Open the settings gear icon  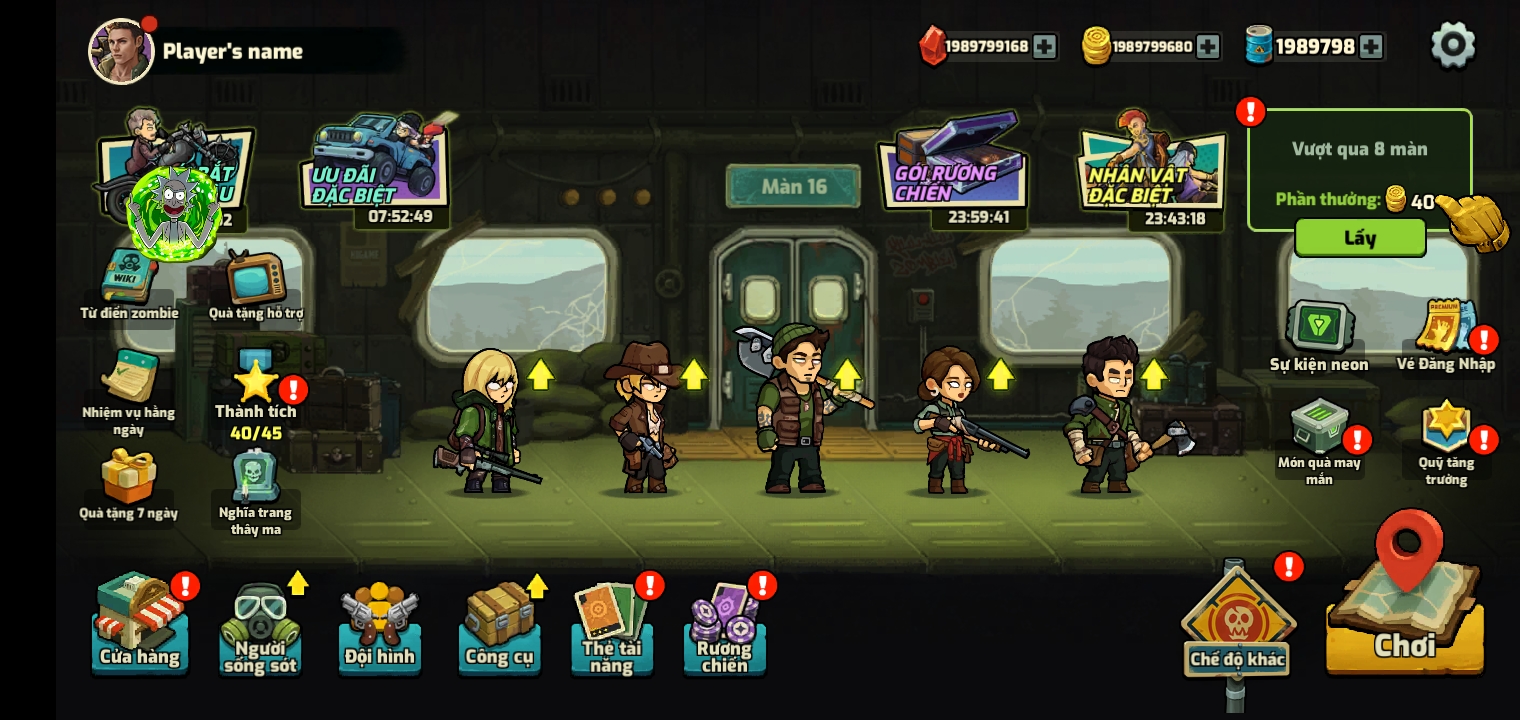pyautogui.click(x=1453, y=45)
